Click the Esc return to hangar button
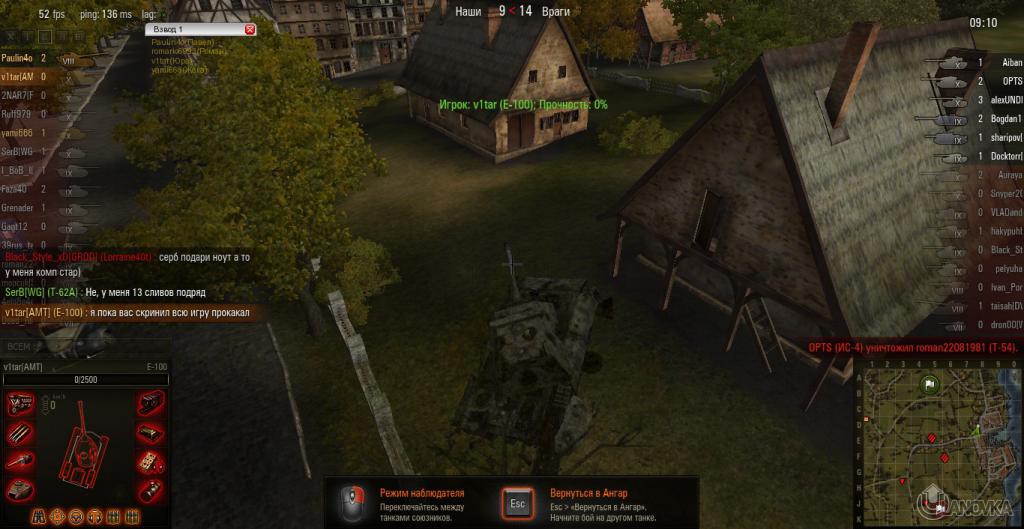The image size is (1024, 529). pyautogui.click(x=516, y=501)
